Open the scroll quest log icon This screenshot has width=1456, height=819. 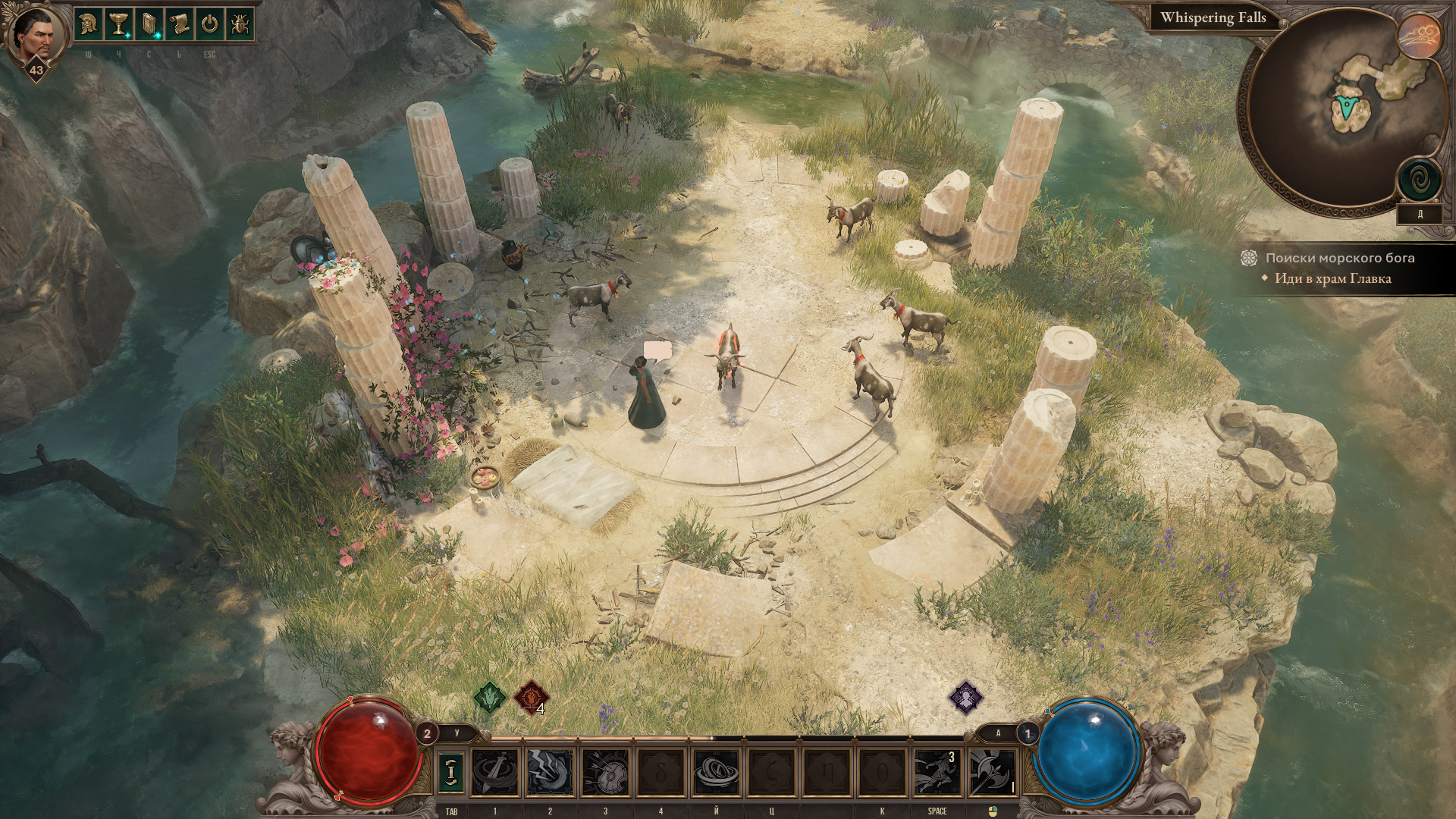pyautogui.click(x=180, y=24)
